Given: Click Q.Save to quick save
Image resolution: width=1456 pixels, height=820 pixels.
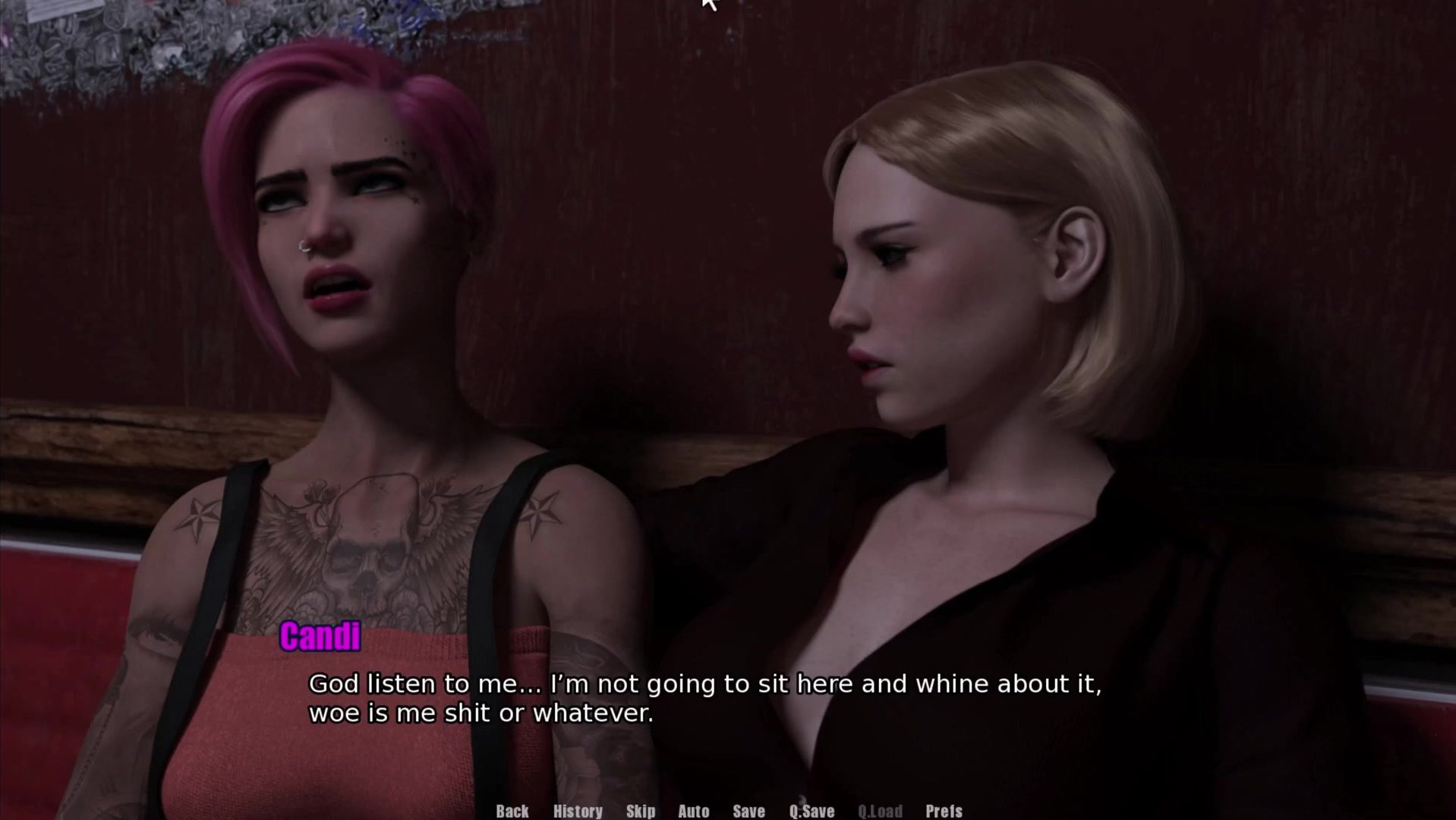Looking at the screenshot, I should tap(812, 811).
